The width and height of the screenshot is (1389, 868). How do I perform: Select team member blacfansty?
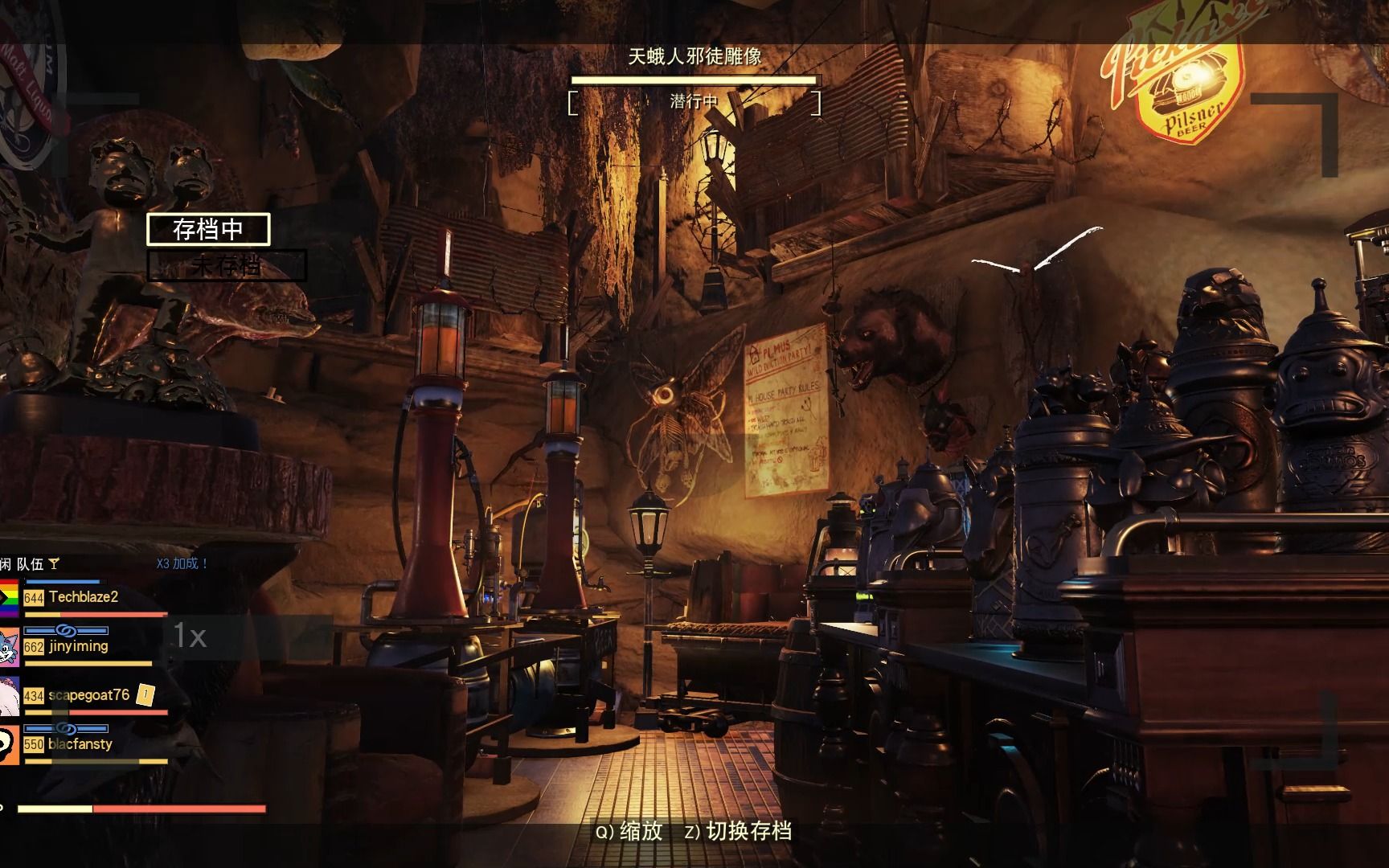[80, 744]
